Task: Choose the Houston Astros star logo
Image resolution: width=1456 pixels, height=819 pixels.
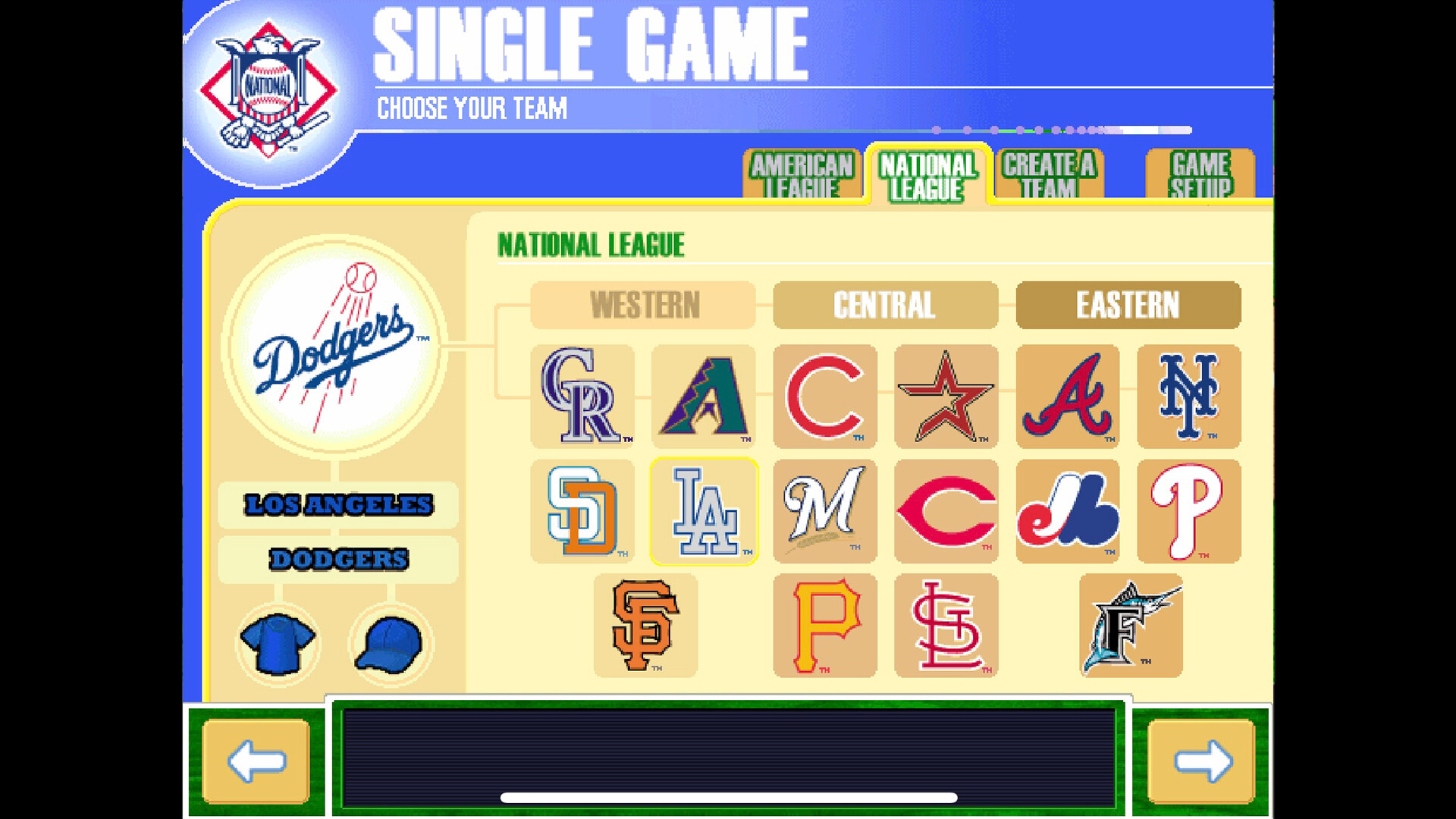Action: tap(946, 397)
